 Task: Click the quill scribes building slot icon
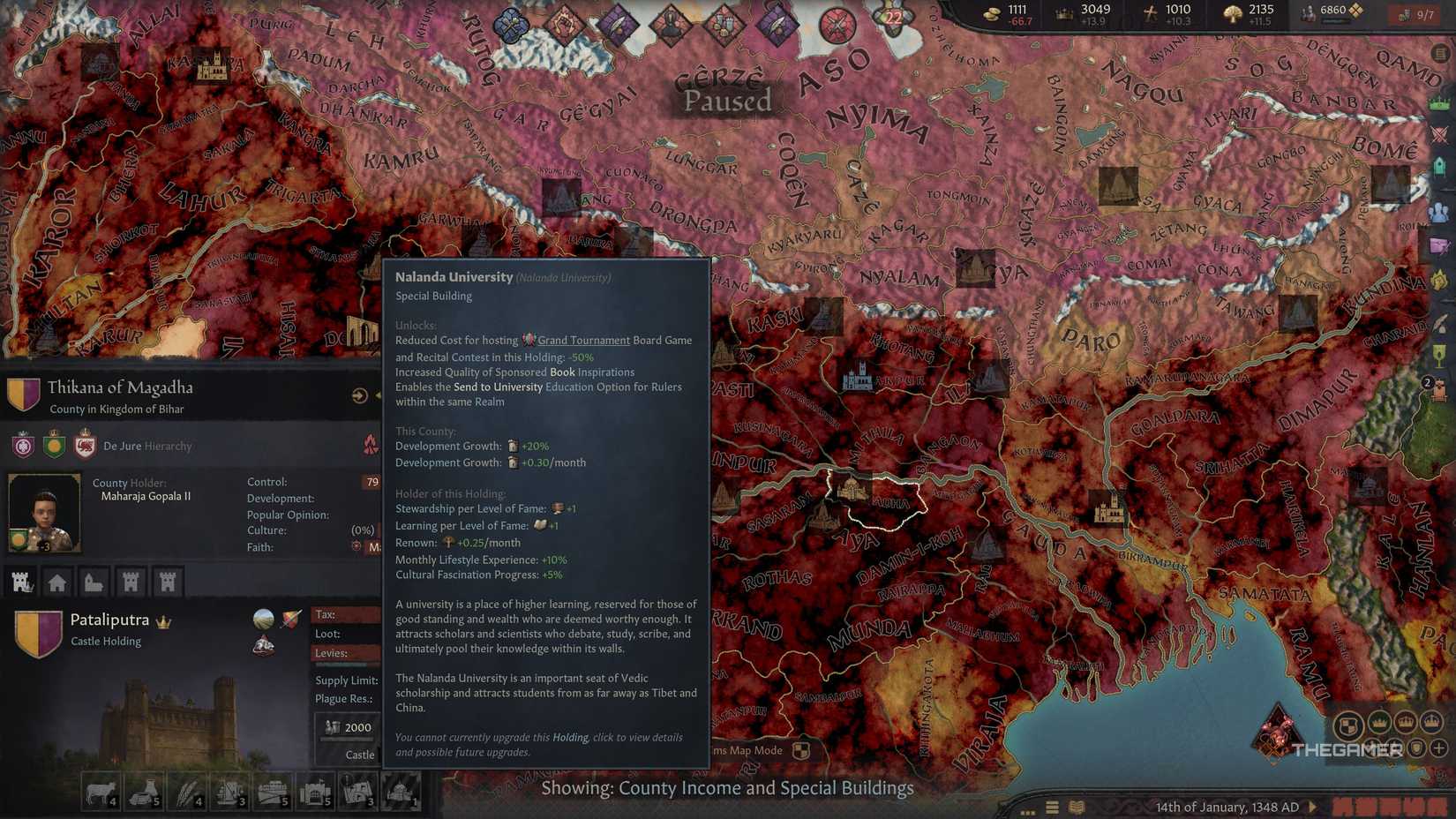[x=189, y=791]
